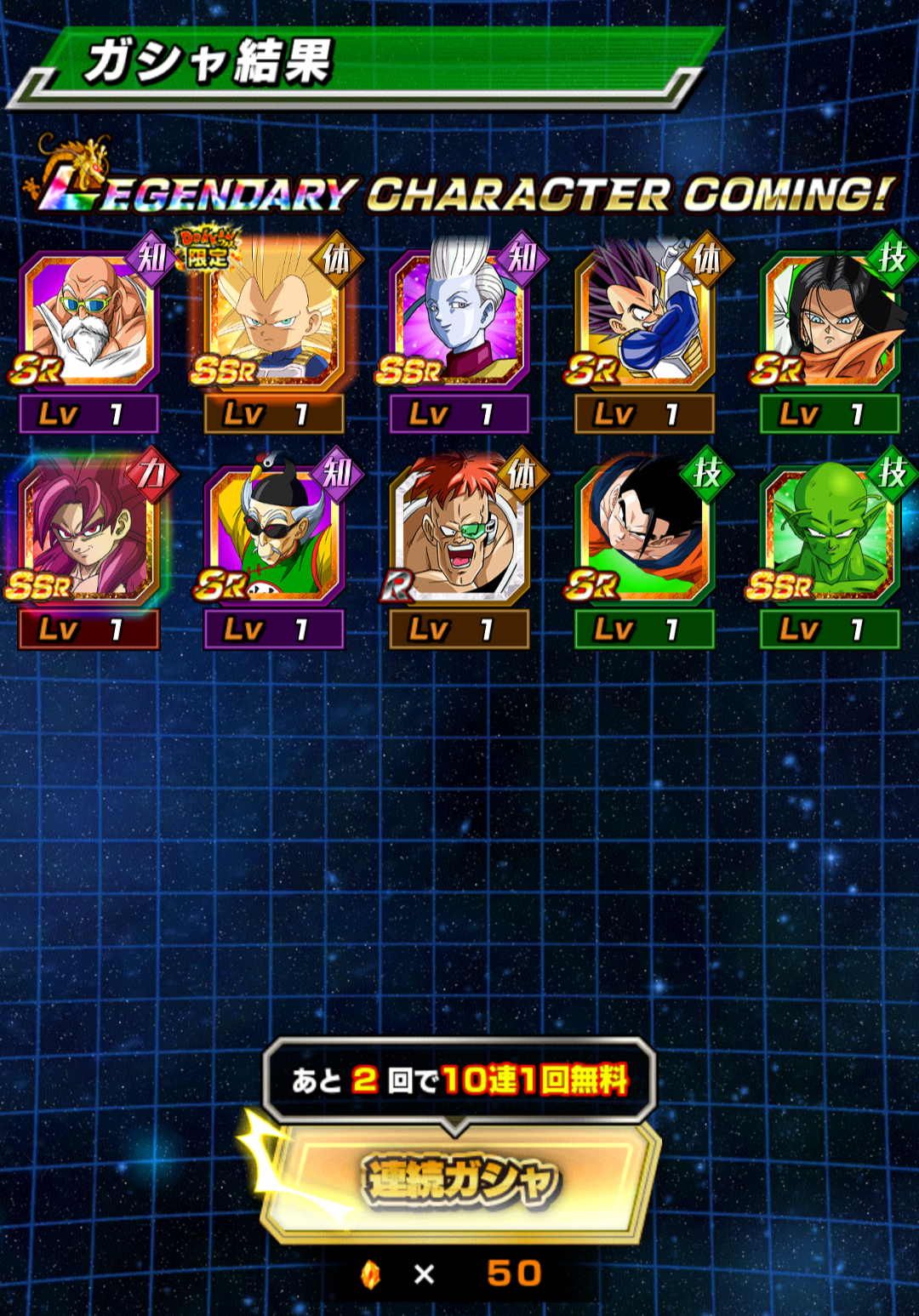Select the Recoome R rarity card
Image resolution: width=919 pixels, height=1316 pixels.
pos(459,534)
